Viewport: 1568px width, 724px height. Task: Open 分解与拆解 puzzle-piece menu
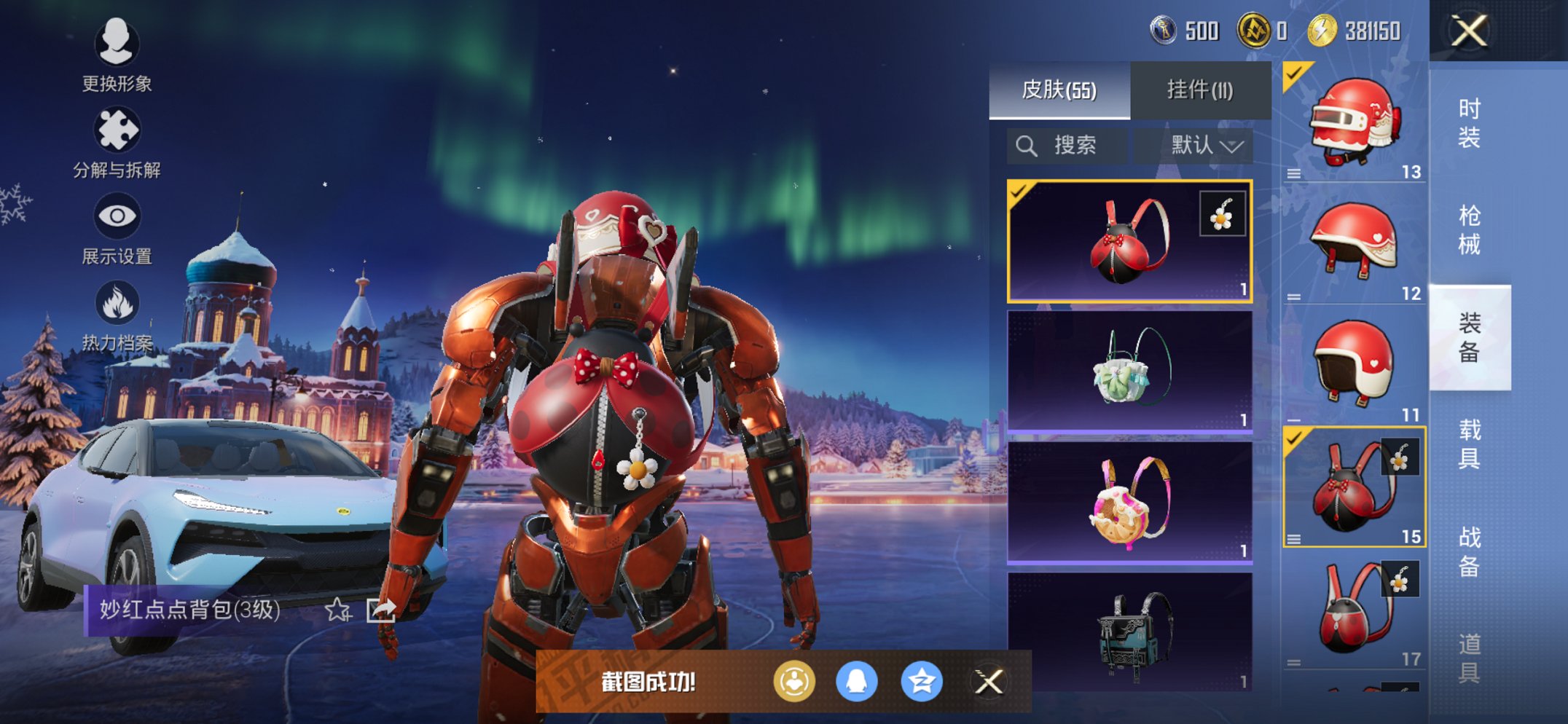[x=117, y=142]
